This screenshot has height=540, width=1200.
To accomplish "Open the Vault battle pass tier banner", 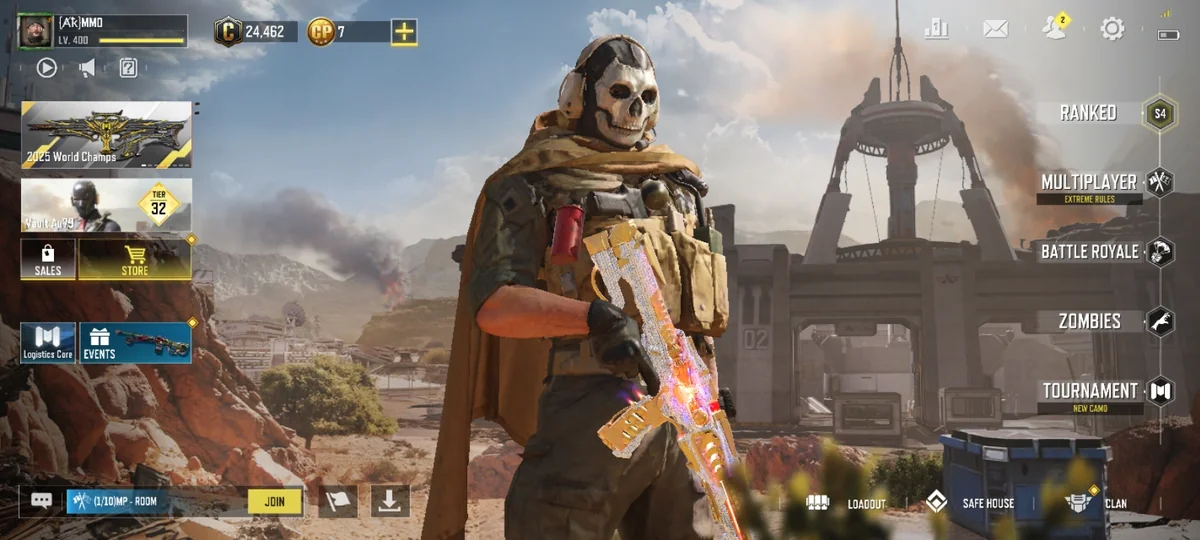I will coord(106,205).
